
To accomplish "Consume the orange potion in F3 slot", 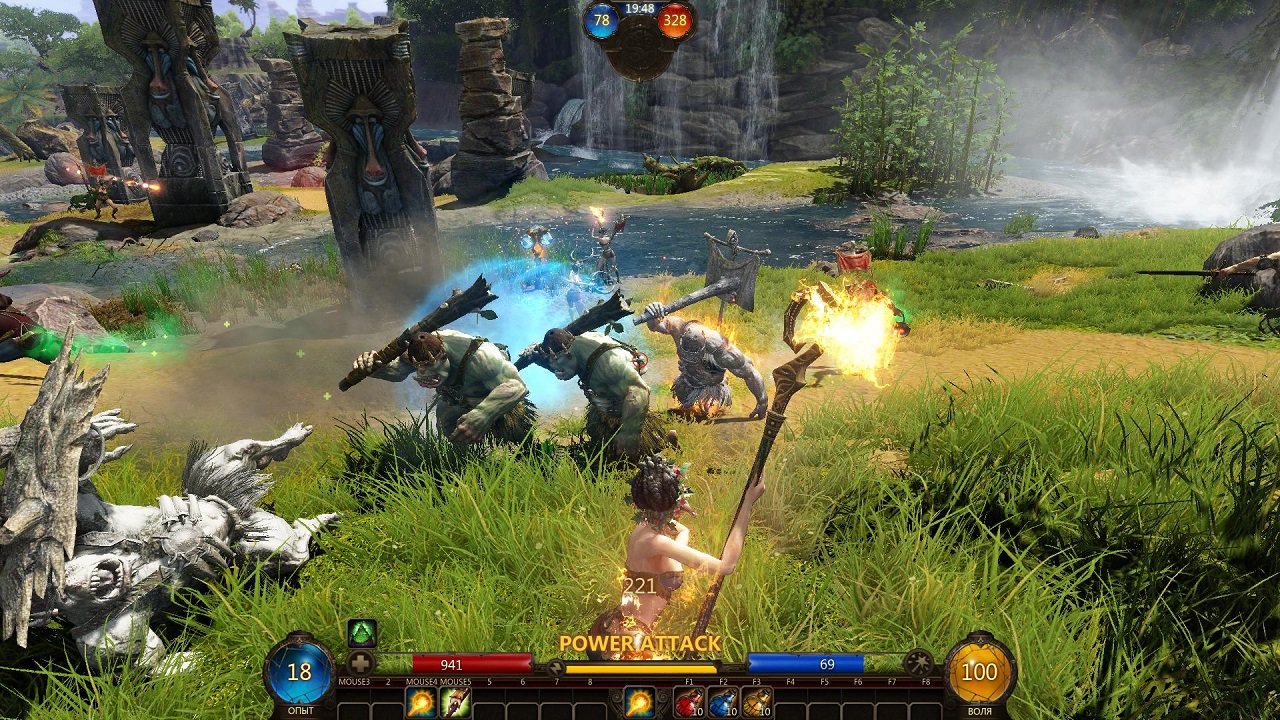I will click(757, 703).
